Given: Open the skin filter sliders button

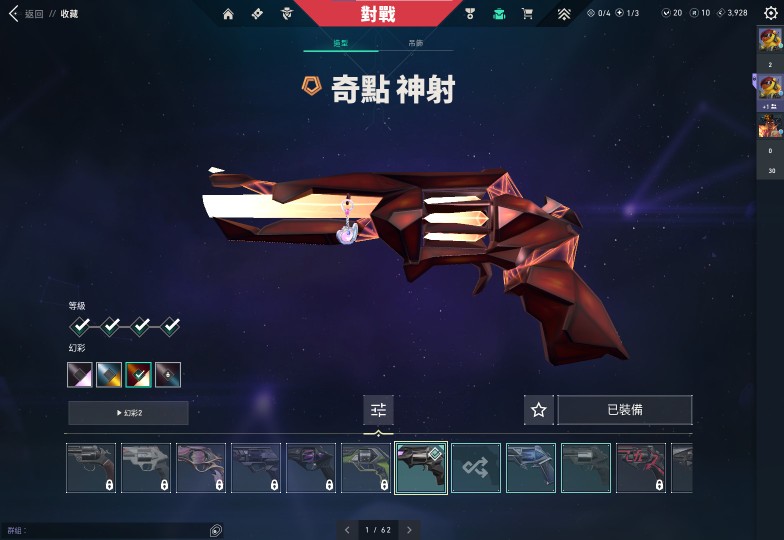Looking at the screenshot, I should [378, 409].
